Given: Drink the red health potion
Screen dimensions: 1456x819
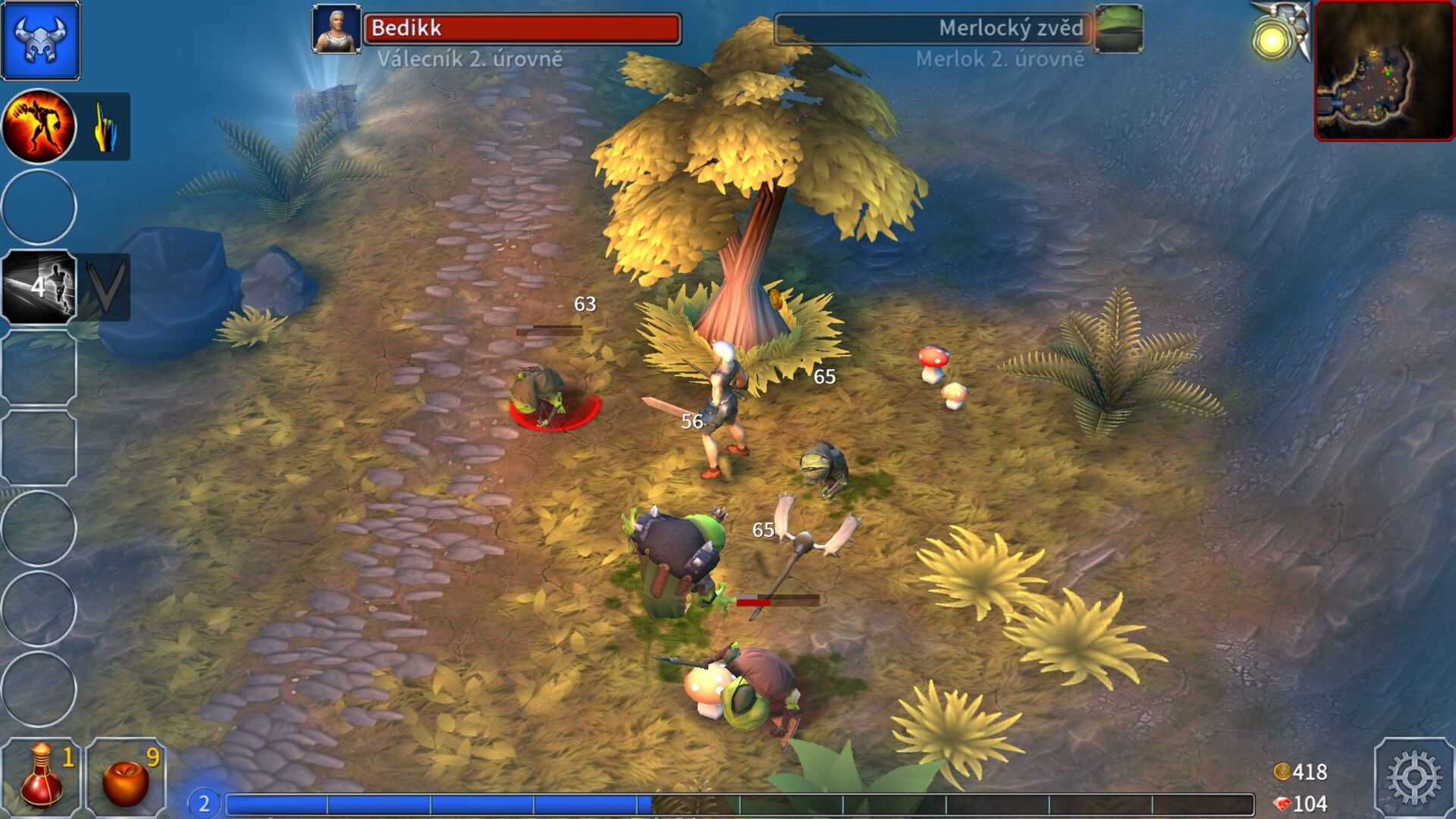Looking at the screenshot, I should point(42,777).
